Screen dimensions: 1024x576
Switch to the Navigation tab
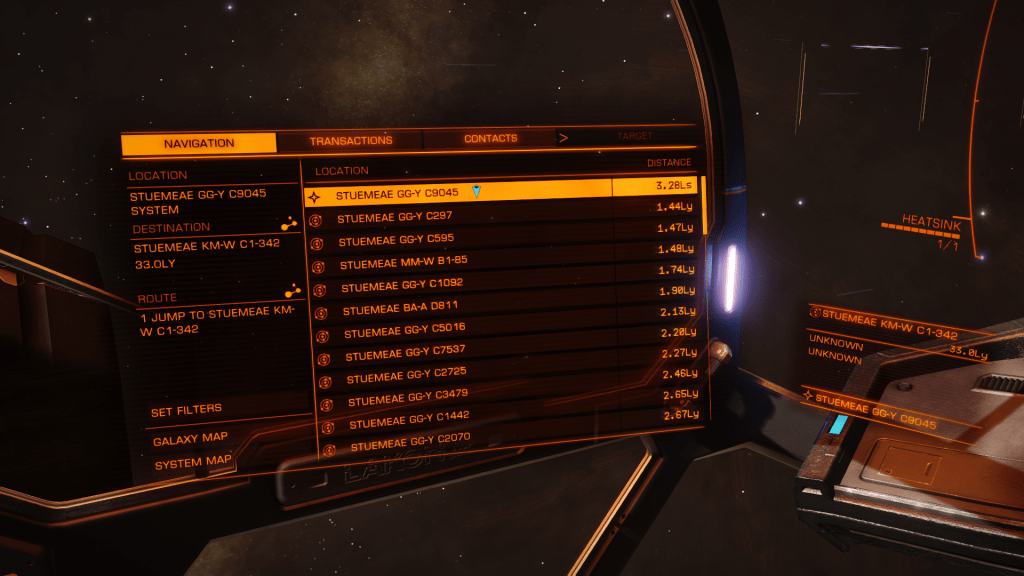coord(199,143)
